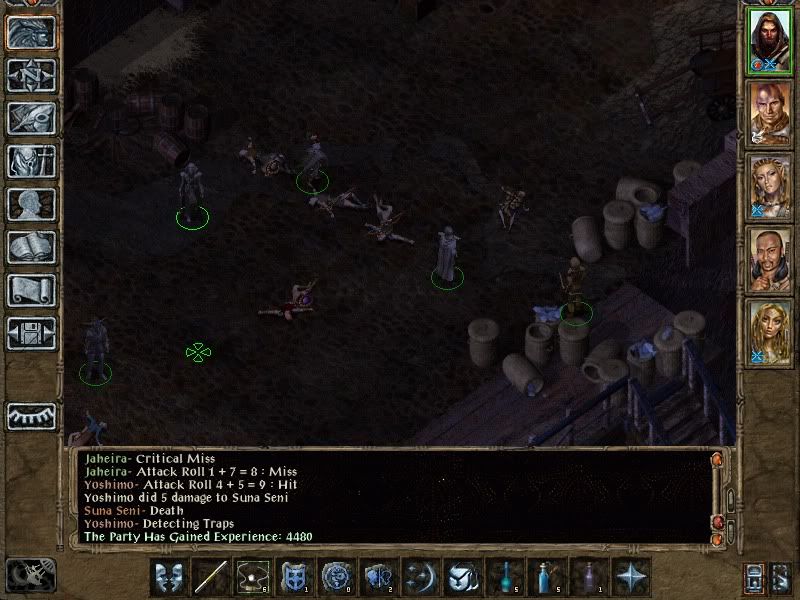Screen dimensions: 800x600
Task: Select the hooded protagonist portrait
Action: tap(770, 40)
